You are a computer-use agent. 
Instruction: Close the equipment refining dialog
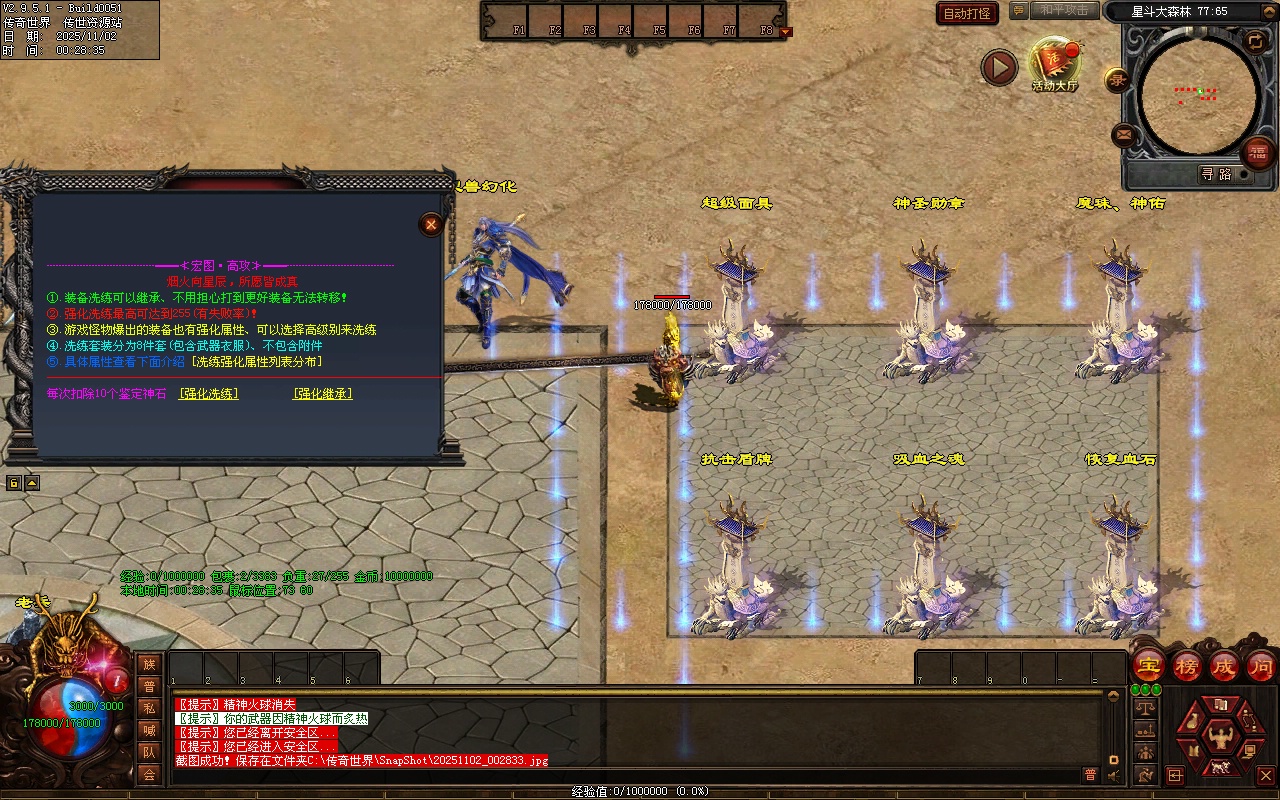point(431,224)
